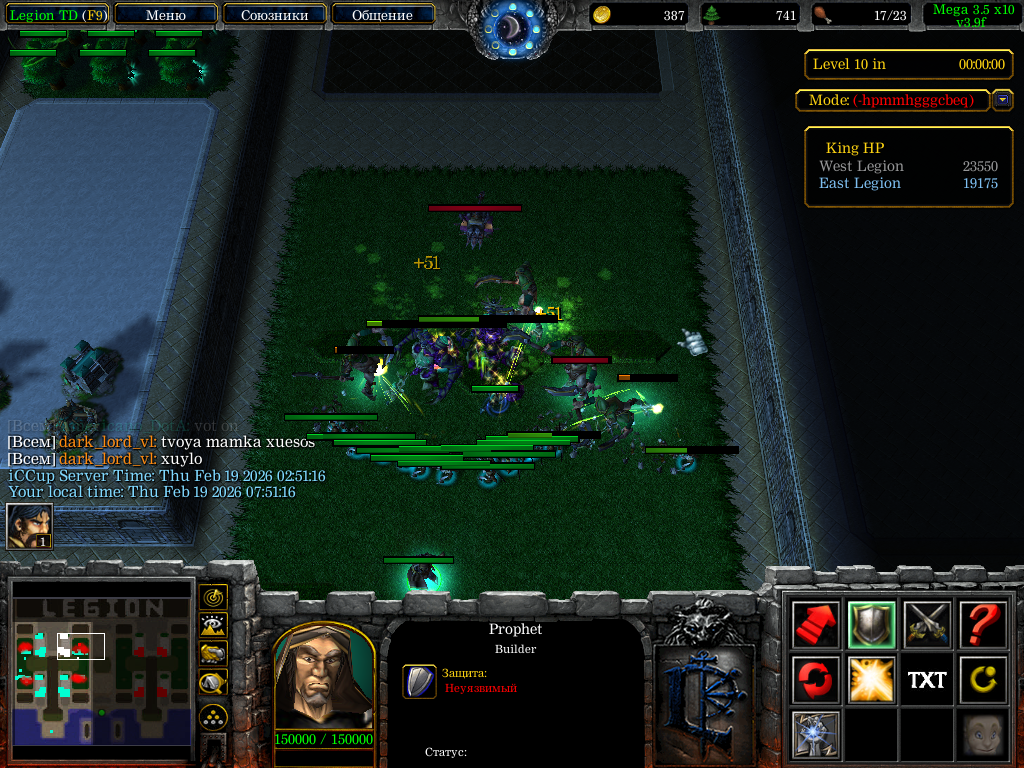Open the red question mark help command
This screenshot has height=768, width=1024.
[982, 625]
